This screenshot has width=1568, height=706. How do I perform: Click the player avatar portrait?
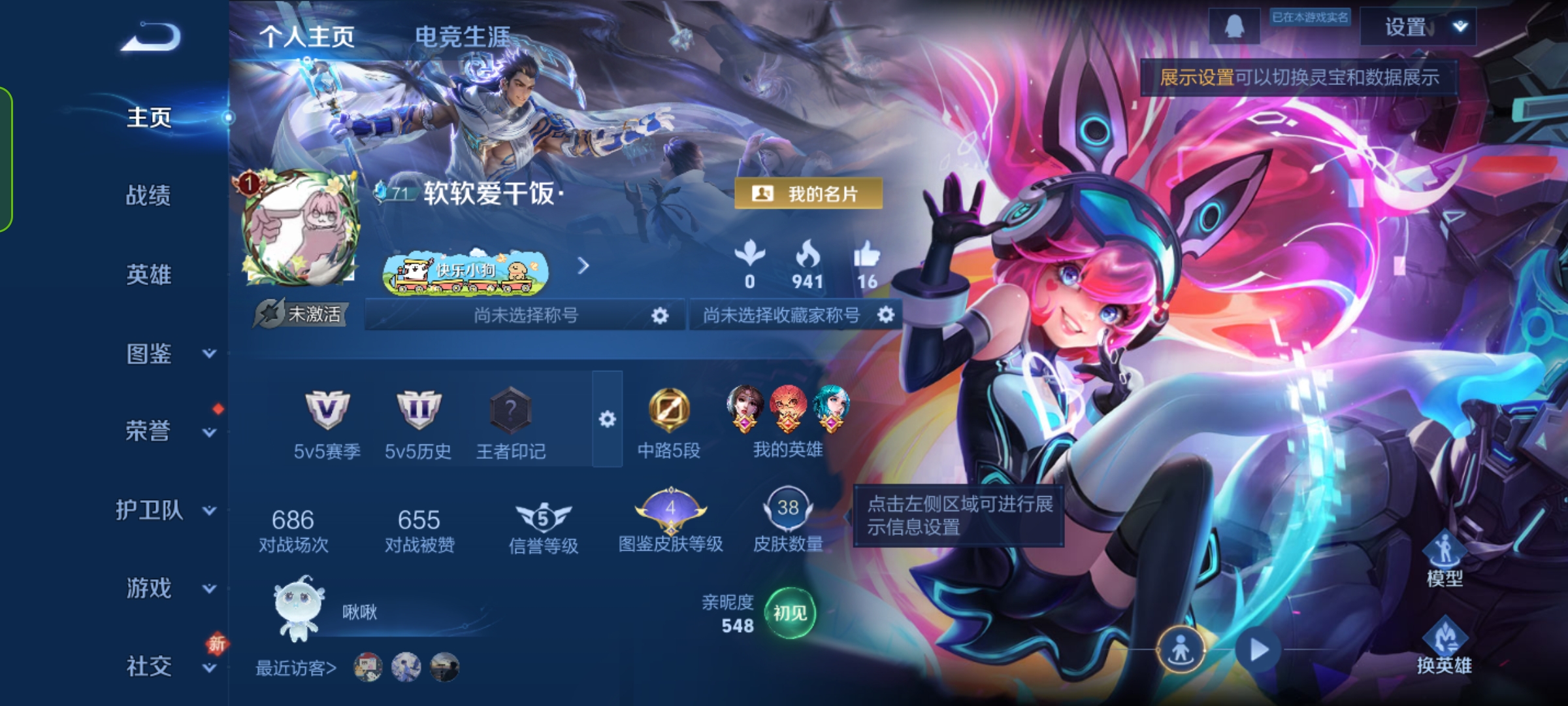coord(301,228)
